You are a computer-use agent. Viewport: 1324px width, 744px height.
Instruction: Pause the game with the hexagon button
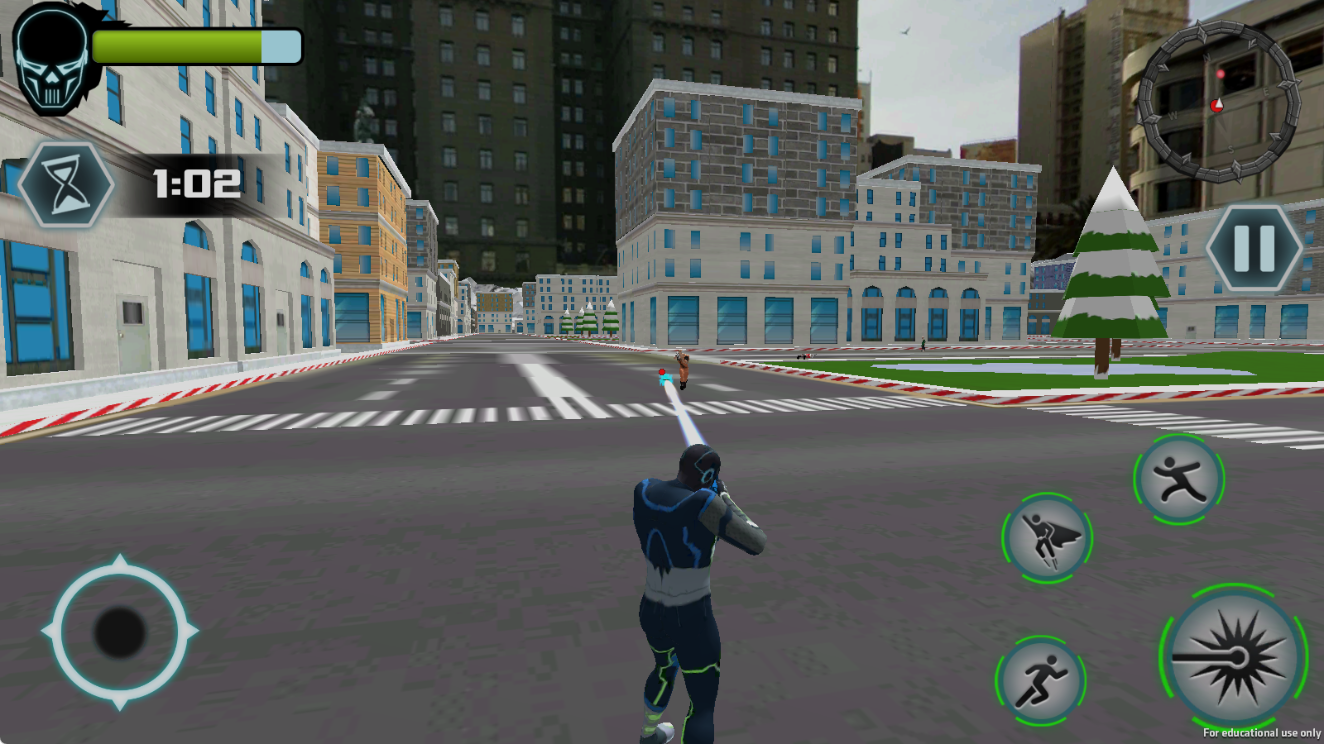click(x=1254, y=246)
